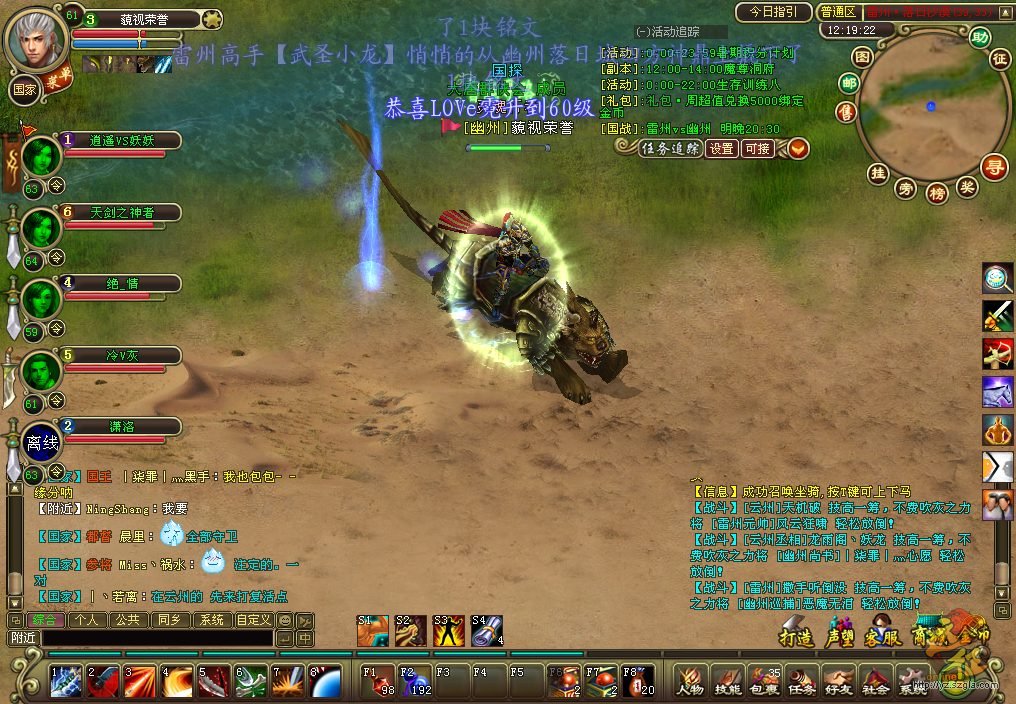The width and height of the screenshot is (1016, 704).
Task: Open the 打造 crafting button
Action: pyautogui.click(x=797, y=636)
